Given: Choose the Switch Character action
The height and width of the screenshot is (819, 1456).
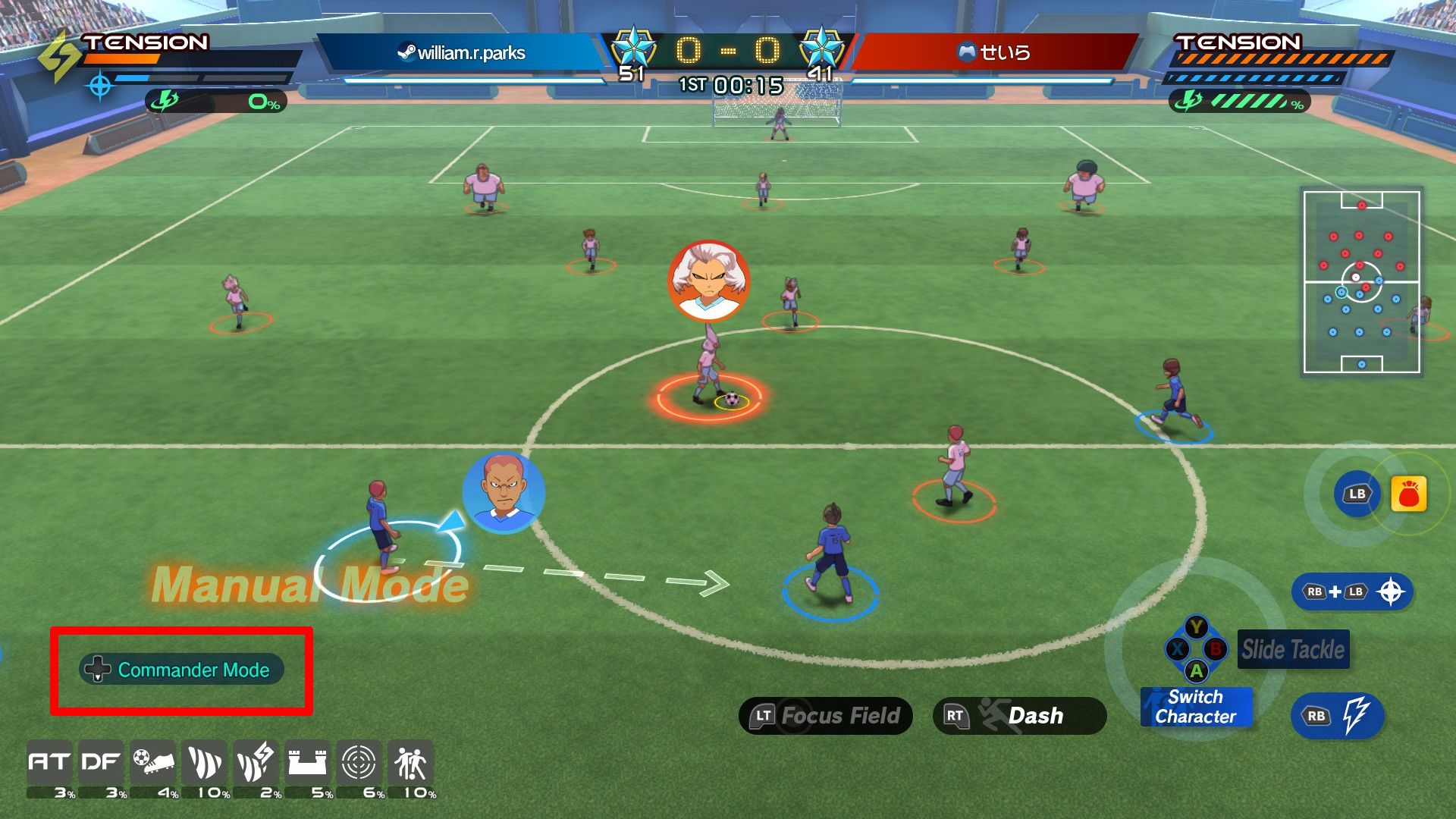Looking at the screenshot, I should tap(1196, 707).
